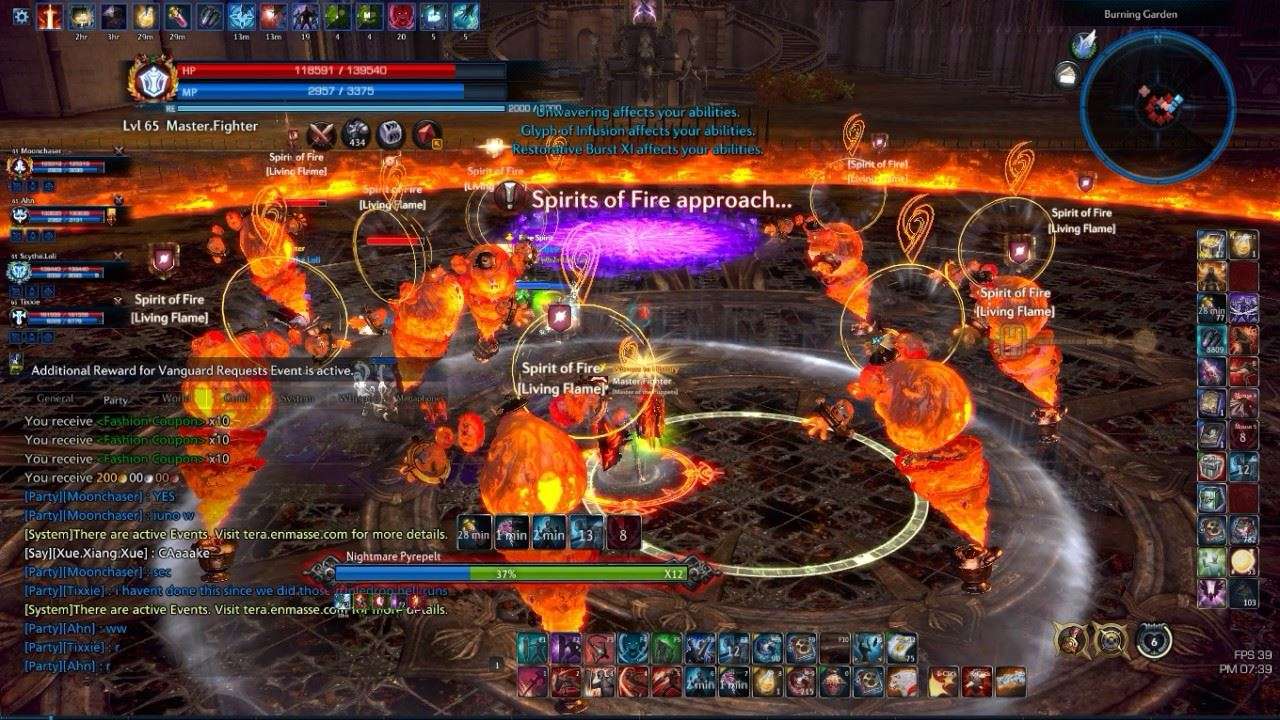Click the crossed swords combat status icon

tap(321, 135)
